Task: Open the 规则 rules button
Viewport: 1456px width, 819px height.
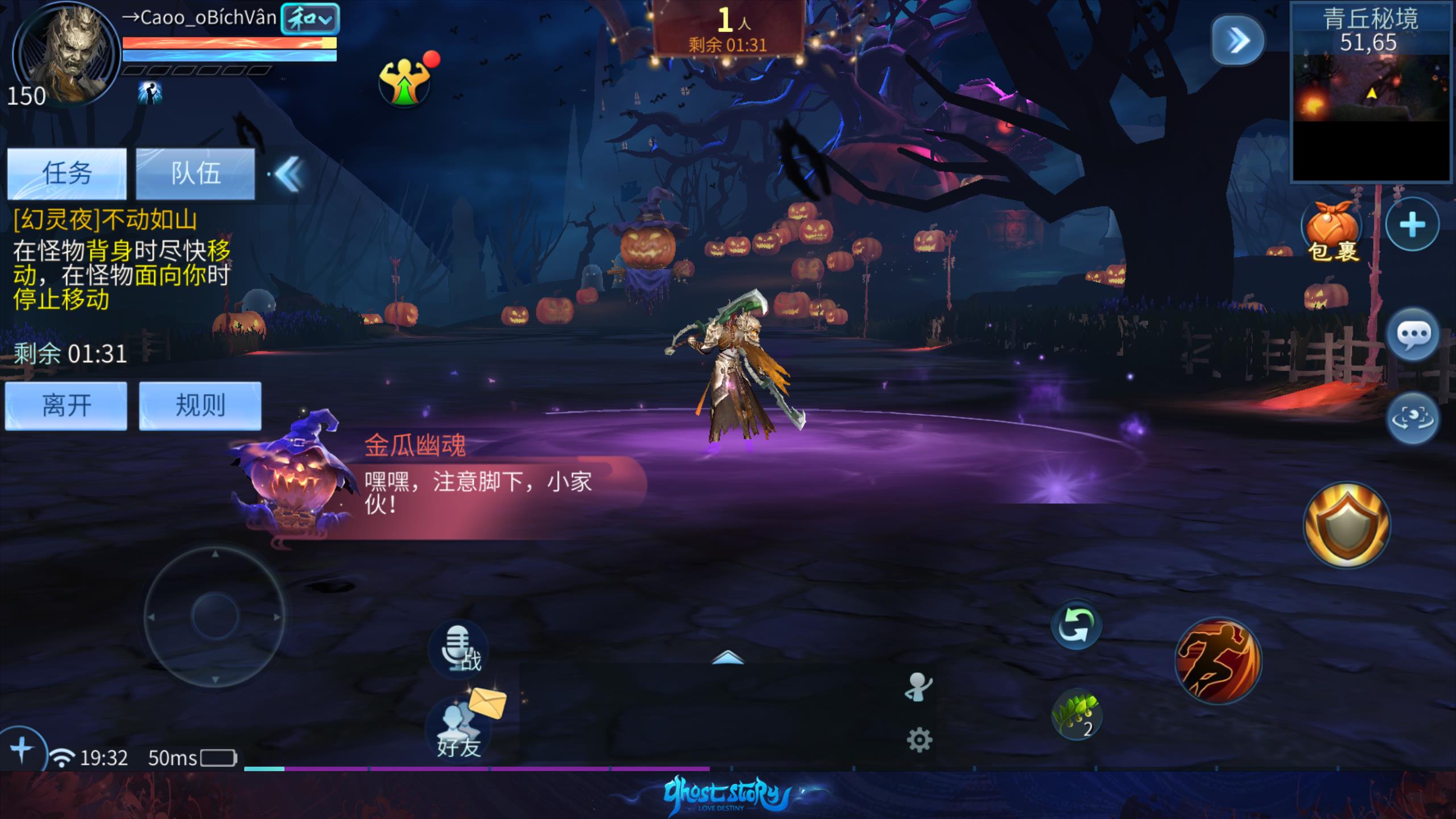Action: pyautogui.click(x=200, y=406)
